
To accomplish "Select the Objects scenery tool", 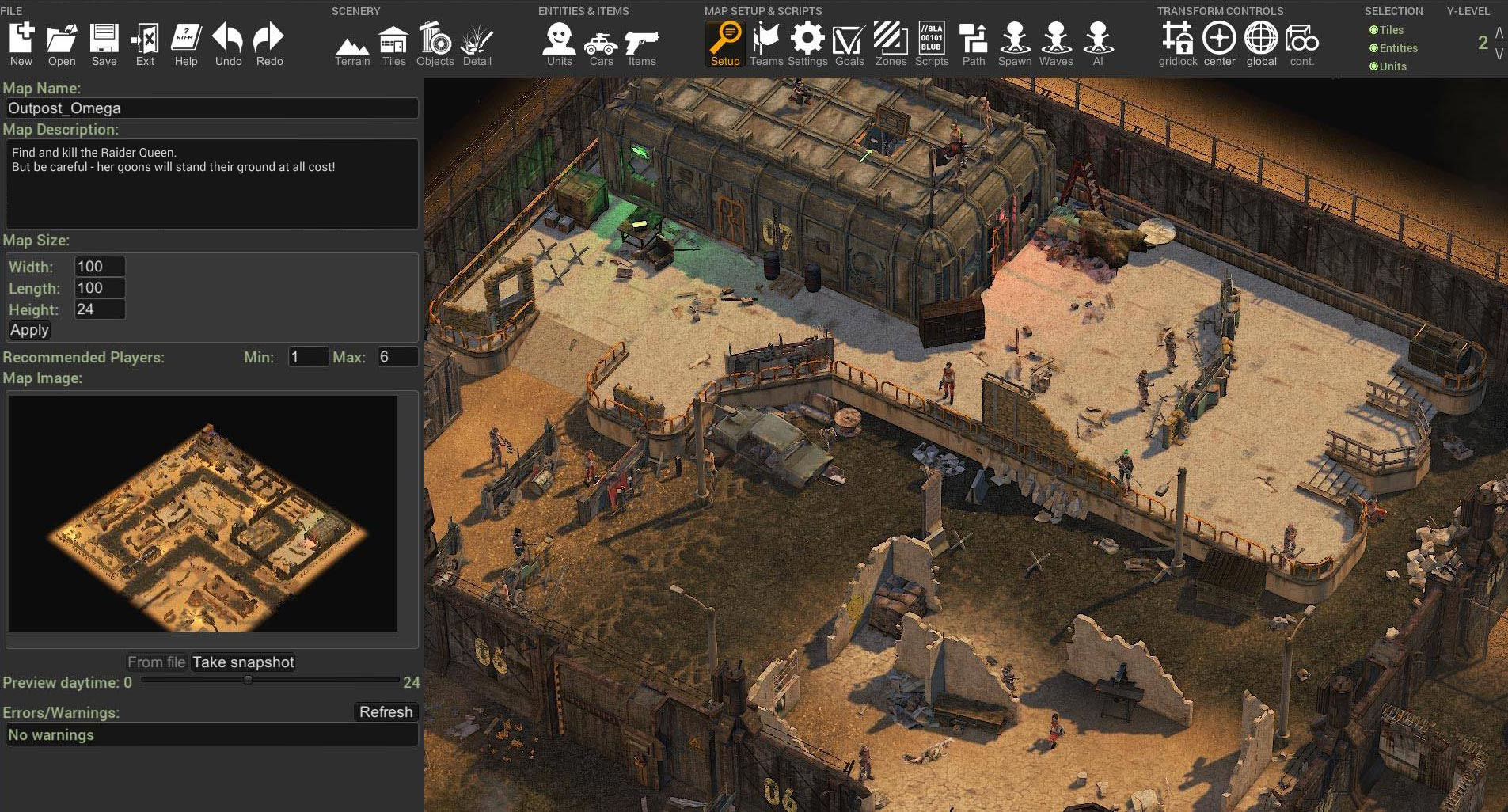I will 435,44.
